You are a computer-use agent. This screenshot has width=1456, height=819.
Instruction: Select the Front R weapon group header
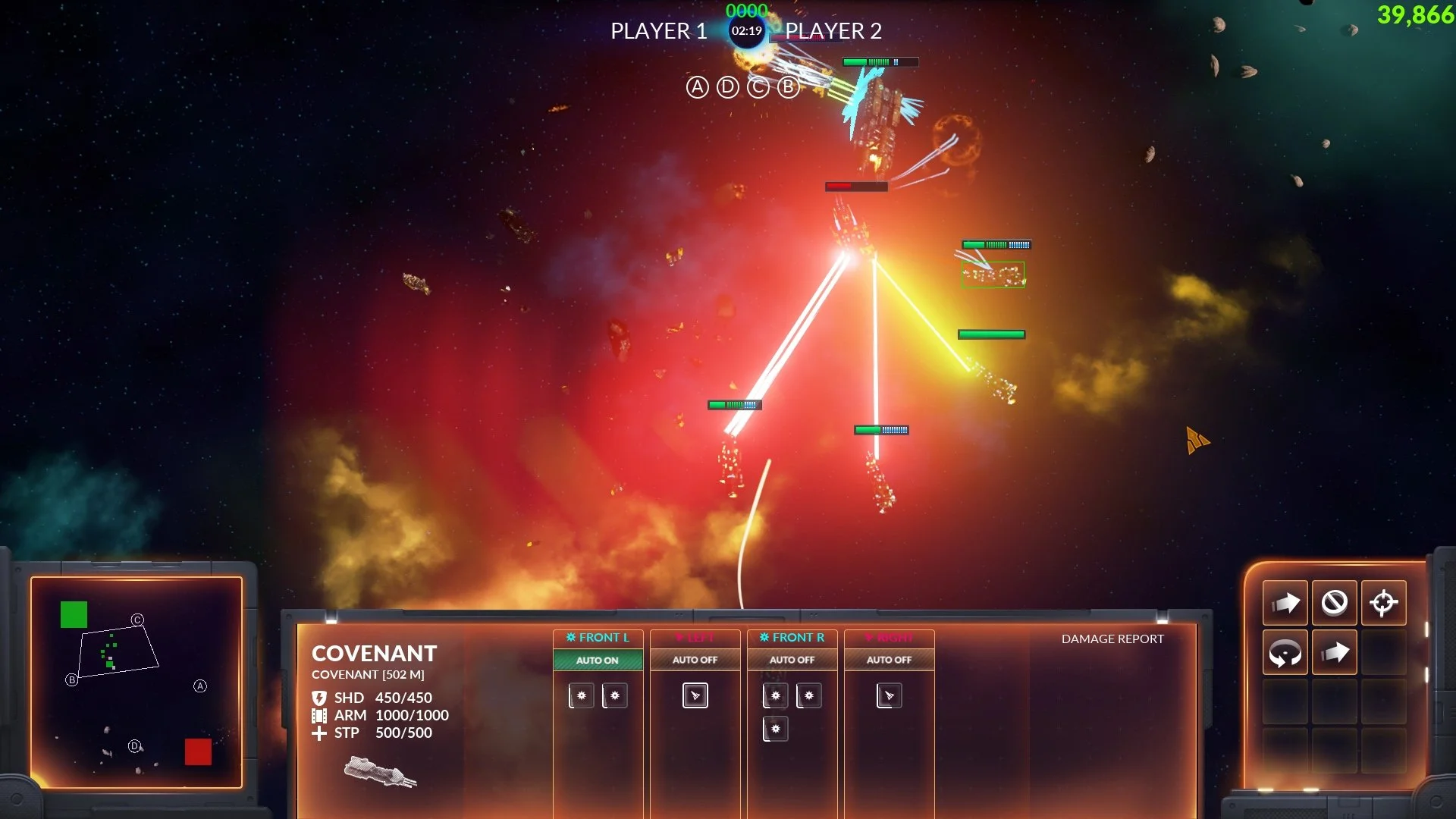coord(792,638)
